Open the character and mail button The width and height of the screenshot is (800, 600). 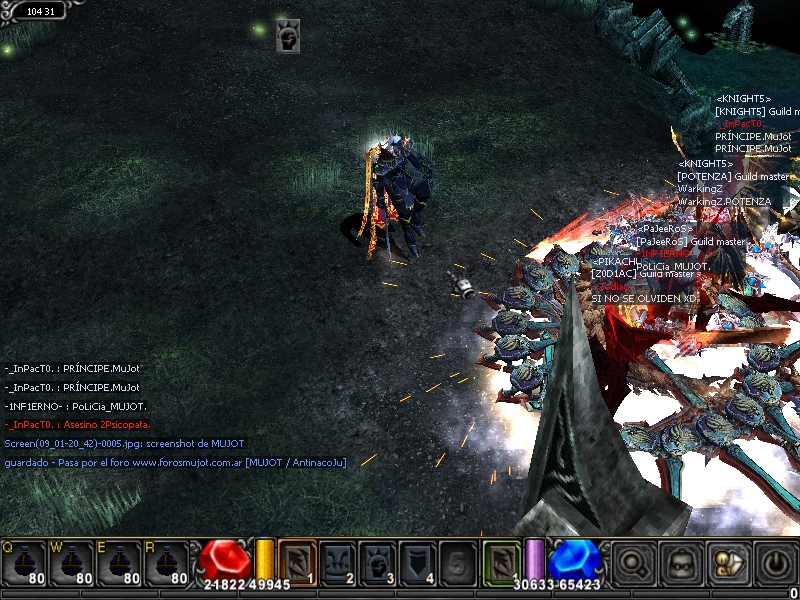click(x=727, y=565)
